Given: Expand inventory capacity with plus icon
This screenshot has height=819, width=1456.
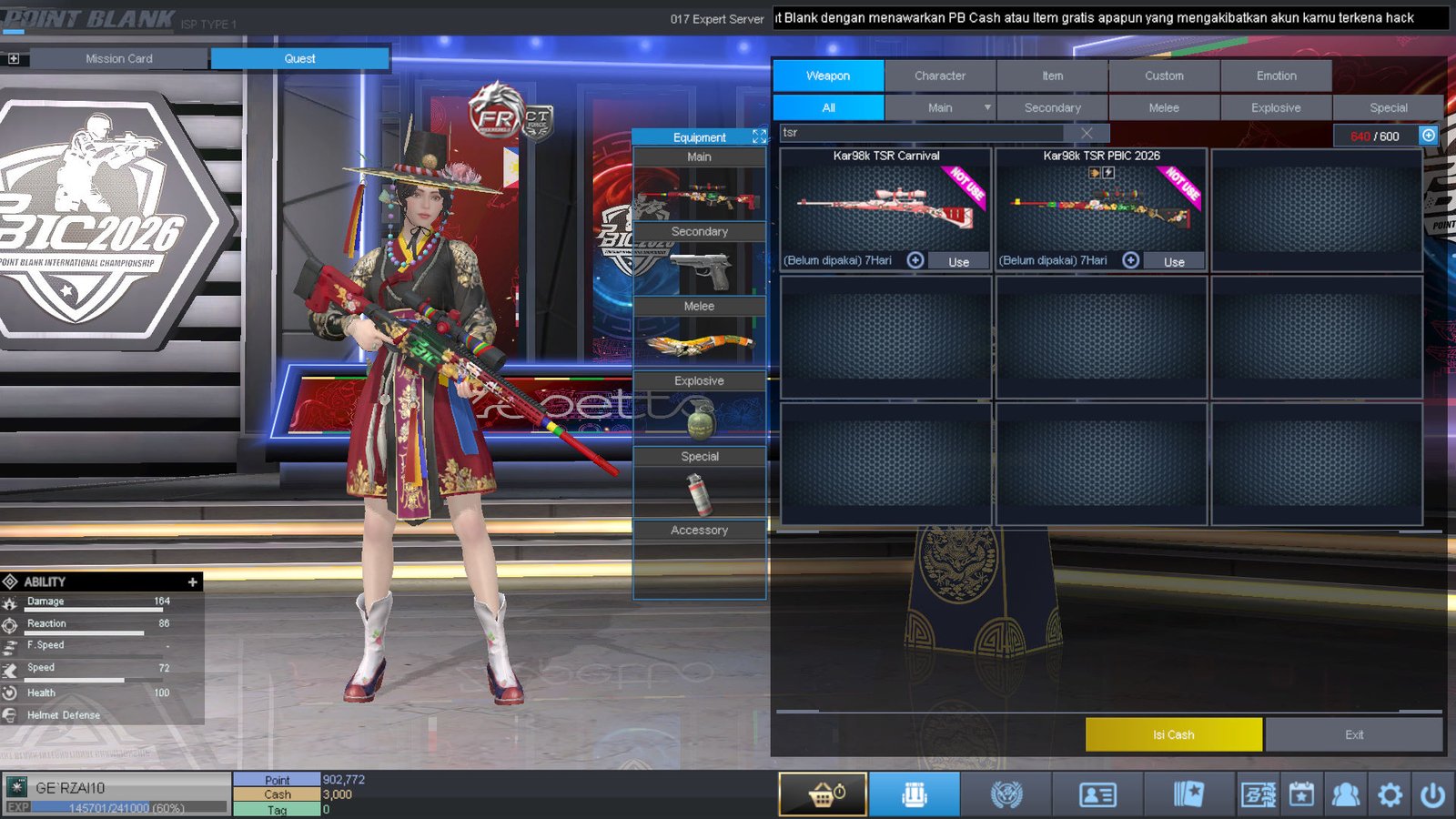Looking at the screenshot, I should [1429, 136].
